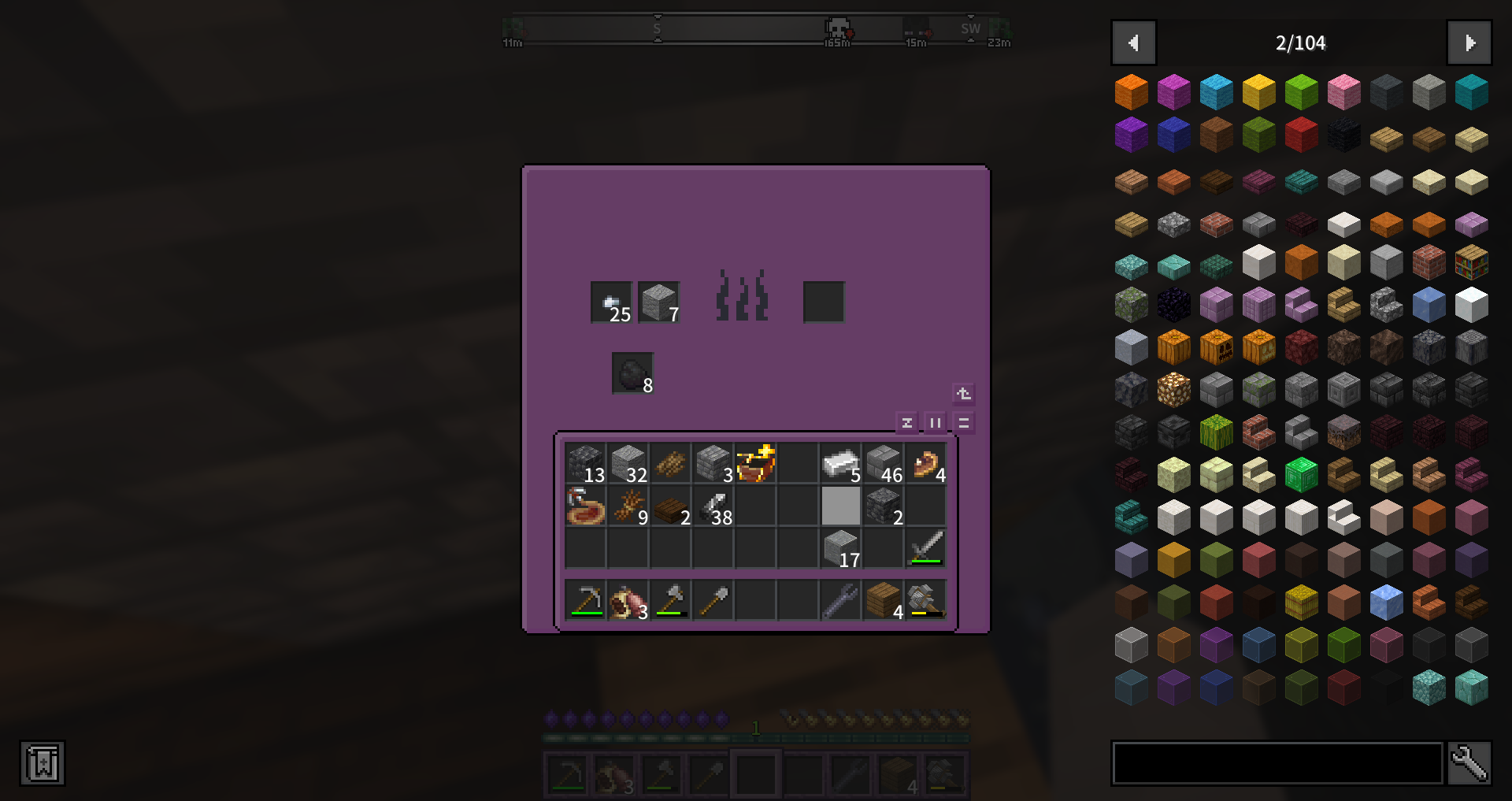This screenshot has width=1512, height=801.
Task: Open the wrench config button
Action: point(1469,762)
